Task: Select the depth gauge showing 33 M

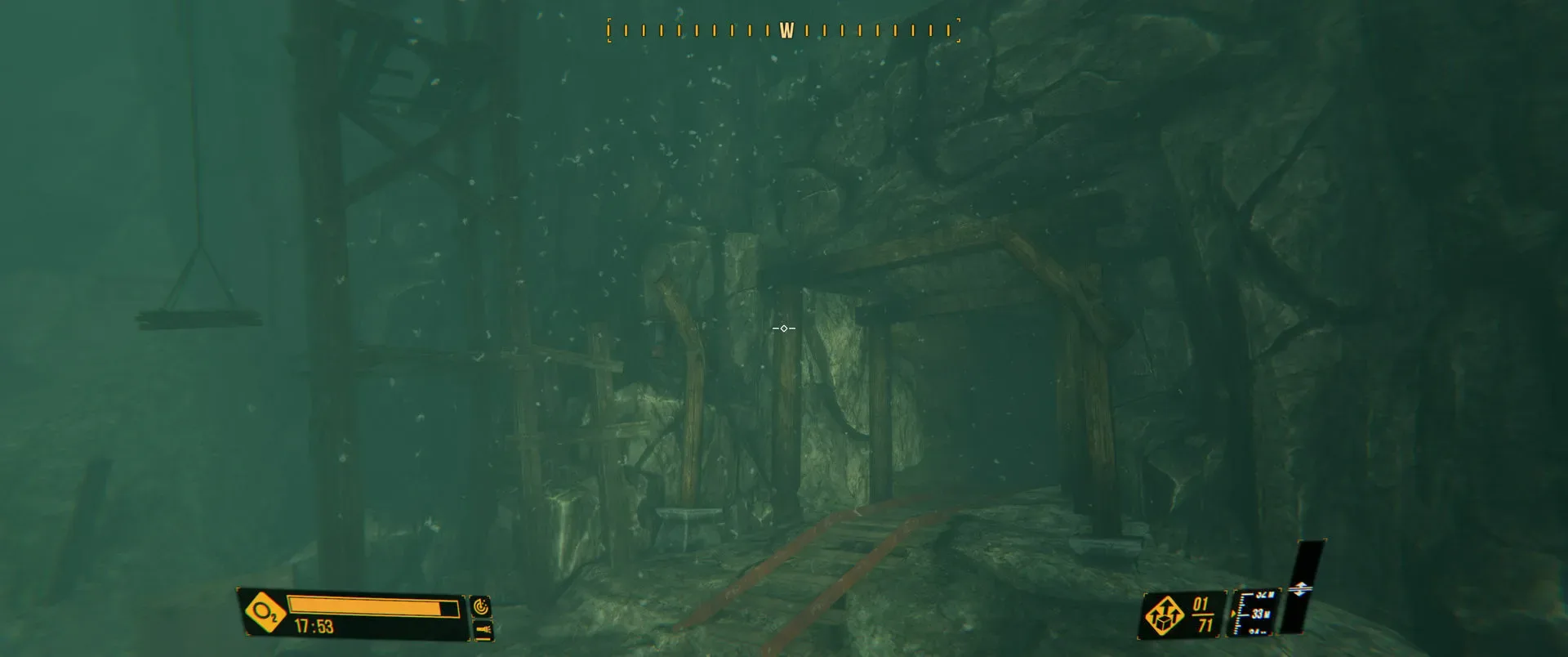Action: tap(1258, 614)
